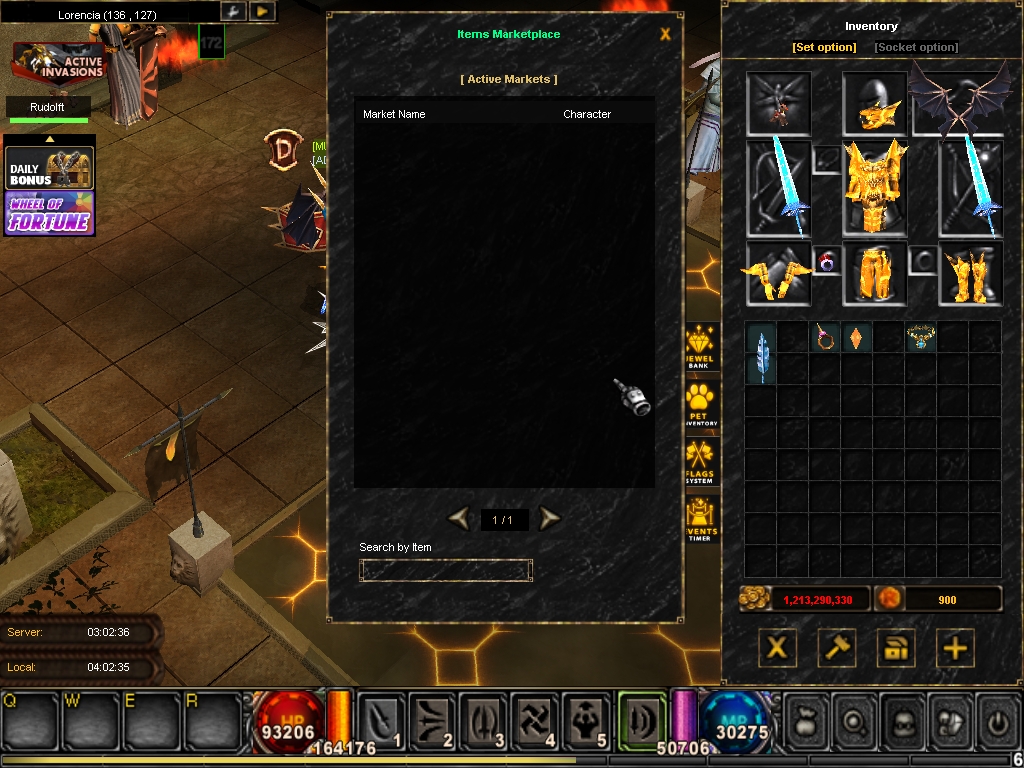Click the power button in bottom bar
Image resolution: width=1024 pixels, height=768 pixels.
tap(996, 721)
